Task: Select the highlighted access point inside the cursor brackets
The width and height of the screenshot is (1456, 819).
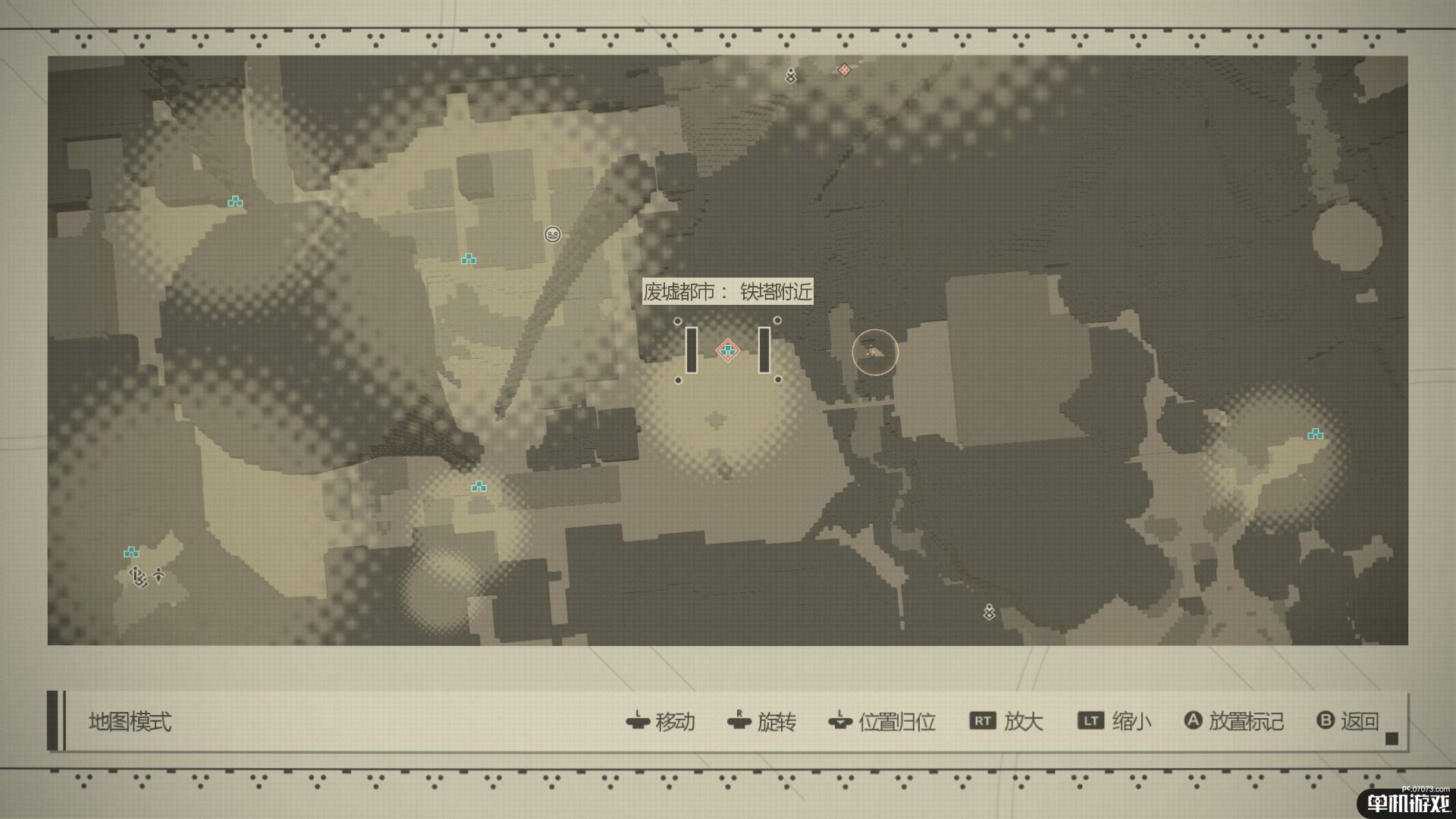Action: [728, 350]
